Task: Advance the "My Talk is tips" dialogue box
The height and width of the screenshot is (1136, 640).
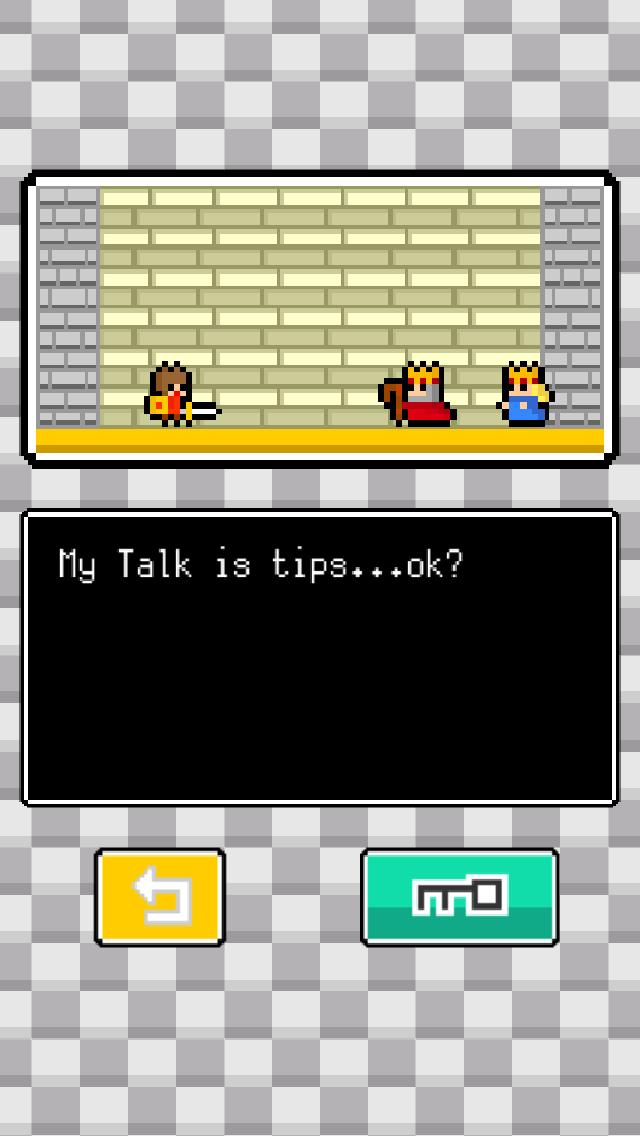Action: (320, 657)
